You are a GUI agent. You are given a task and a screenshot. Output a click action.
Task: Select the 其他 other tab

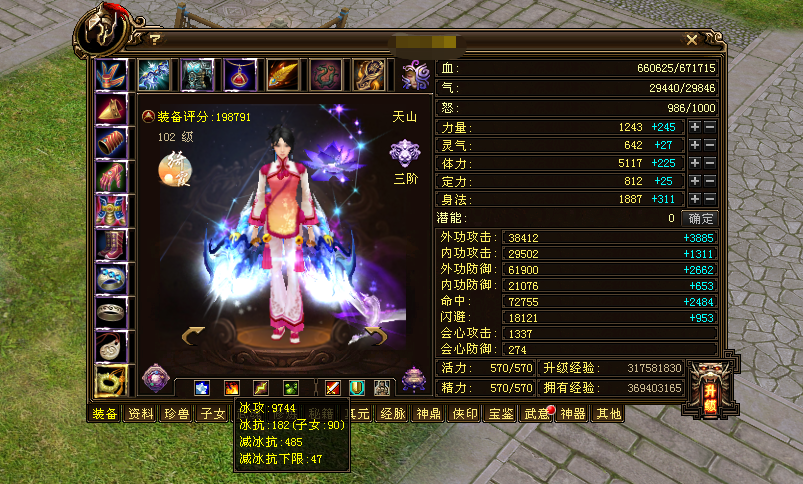click(608, 414)
